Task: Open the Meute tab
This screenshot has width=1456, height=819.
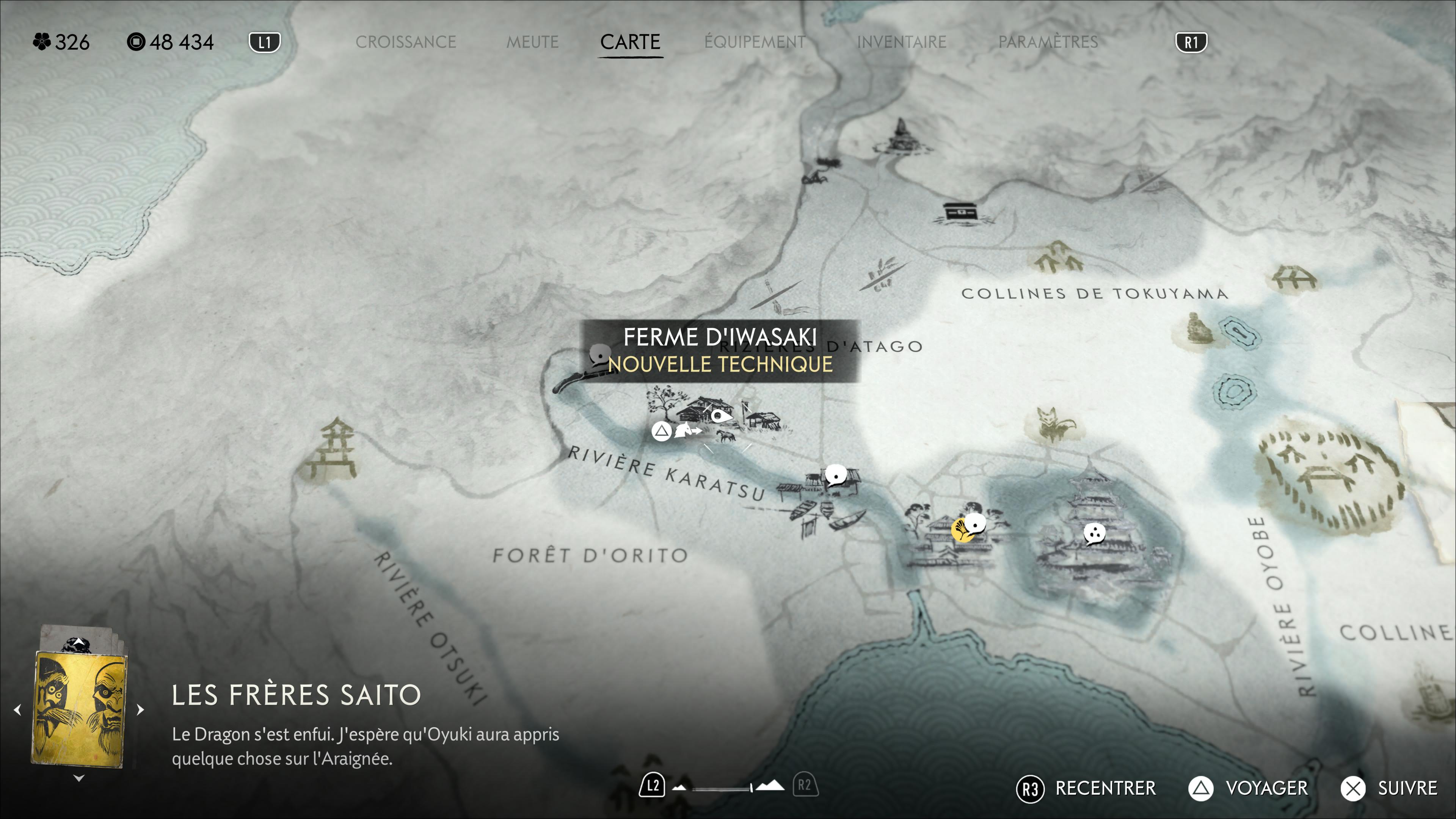Action: coord(532,42)
